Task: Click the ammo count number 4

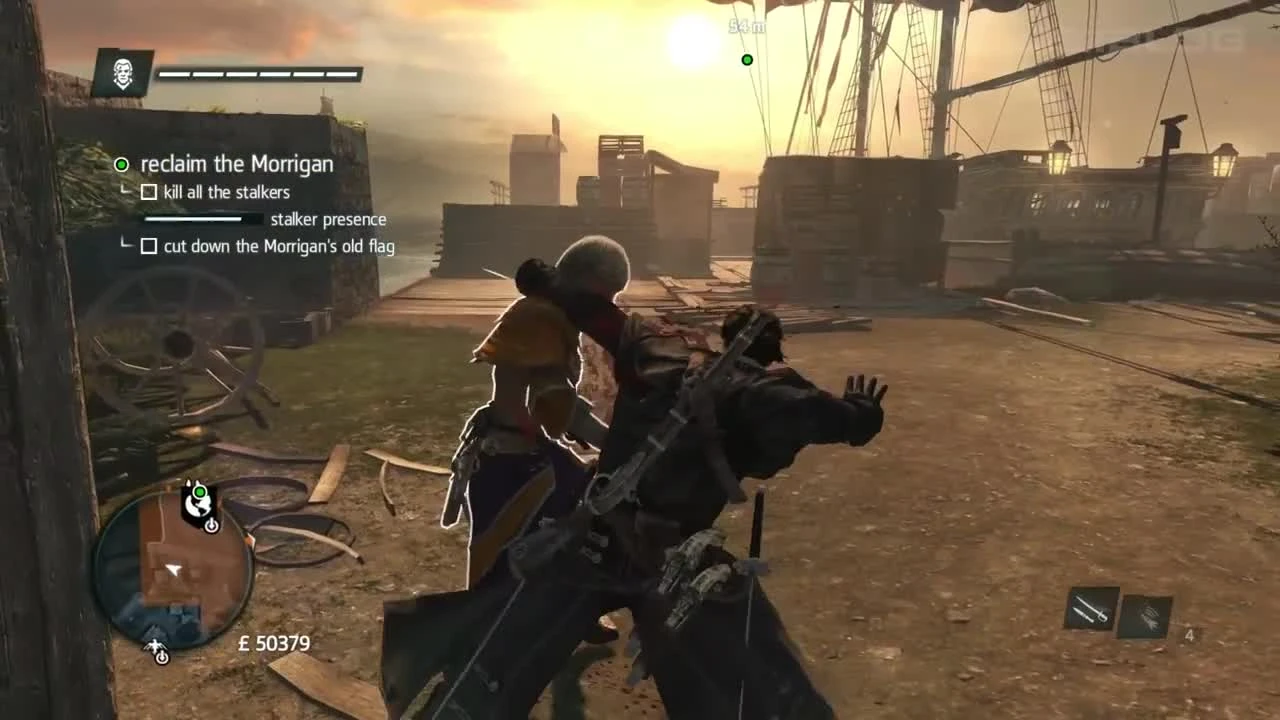Action: (x=1190, y=635)
